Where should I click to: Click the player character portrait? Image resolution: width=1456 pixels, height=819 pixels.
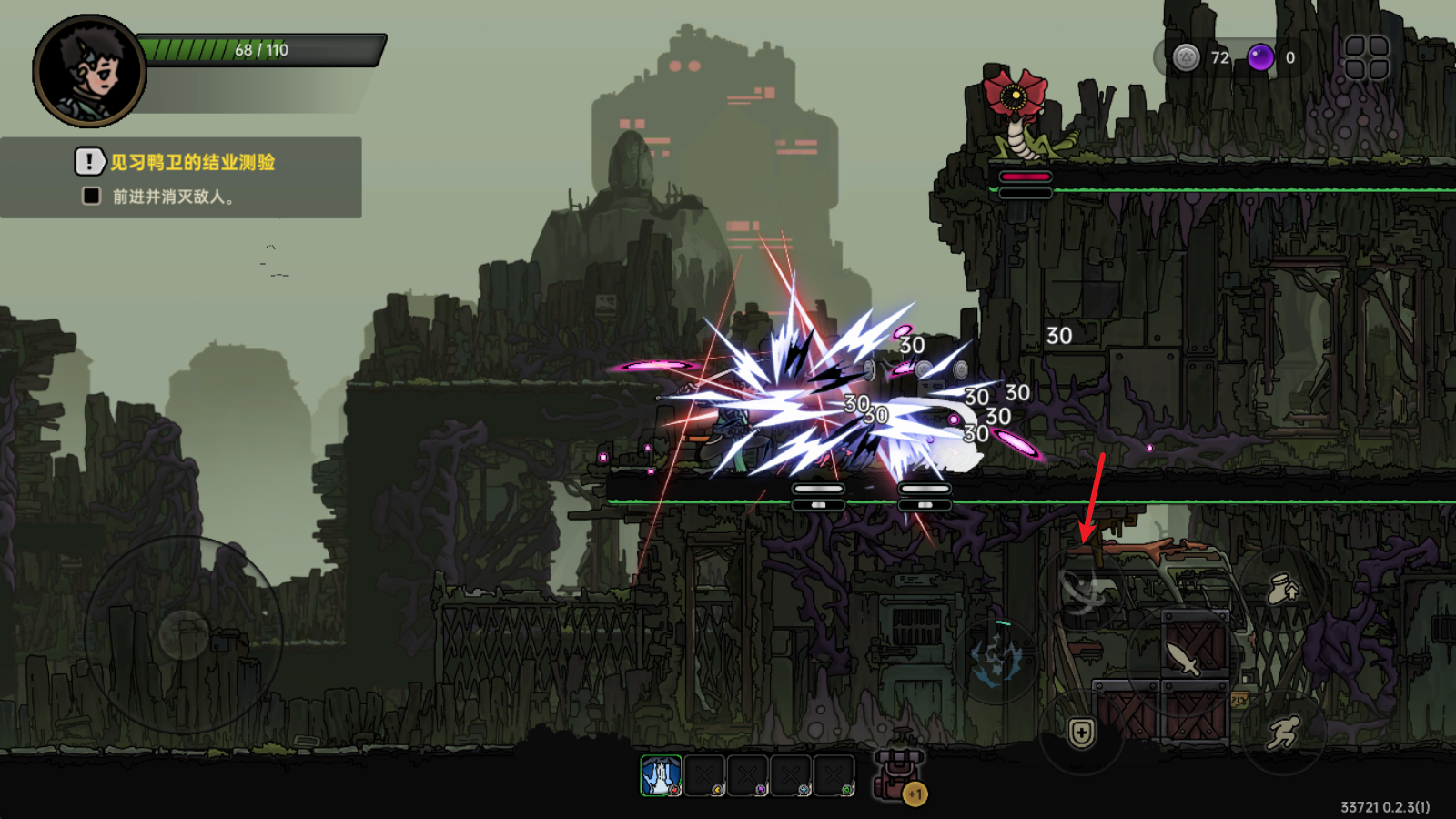click(x=89, y=71)
